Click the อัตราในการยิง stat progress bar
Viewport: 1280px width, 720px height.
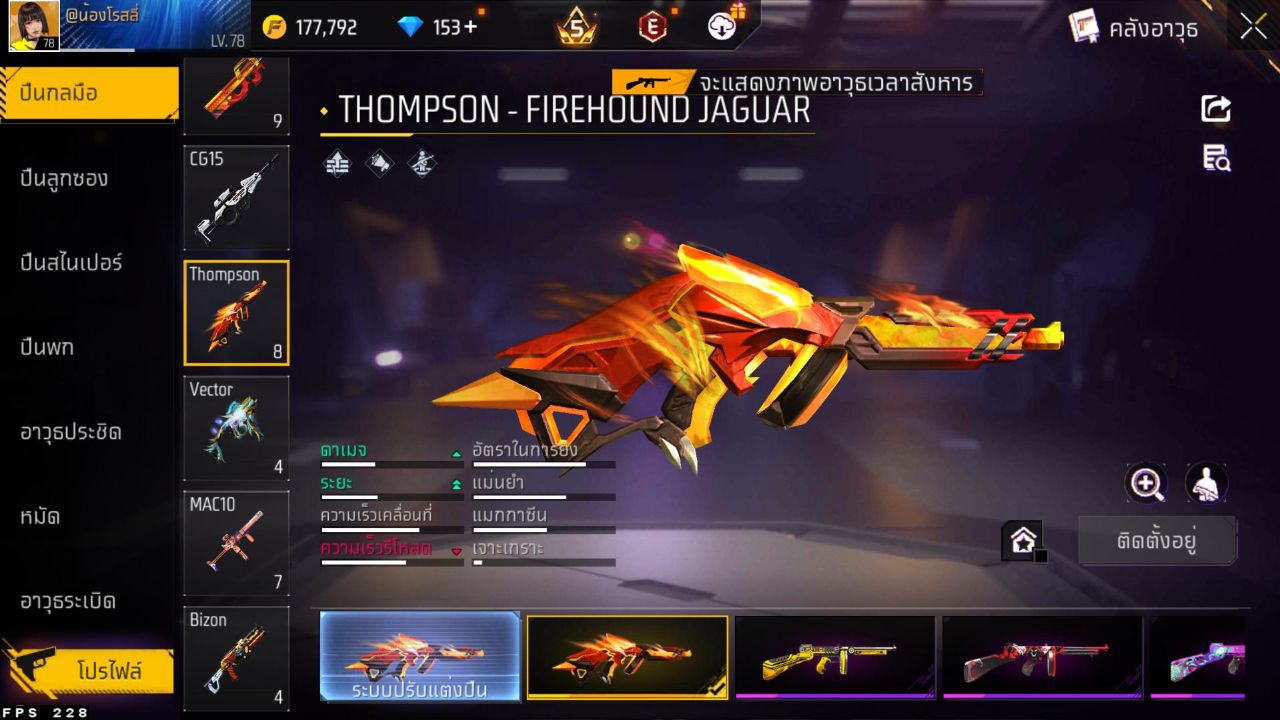[x=545, y=463]
